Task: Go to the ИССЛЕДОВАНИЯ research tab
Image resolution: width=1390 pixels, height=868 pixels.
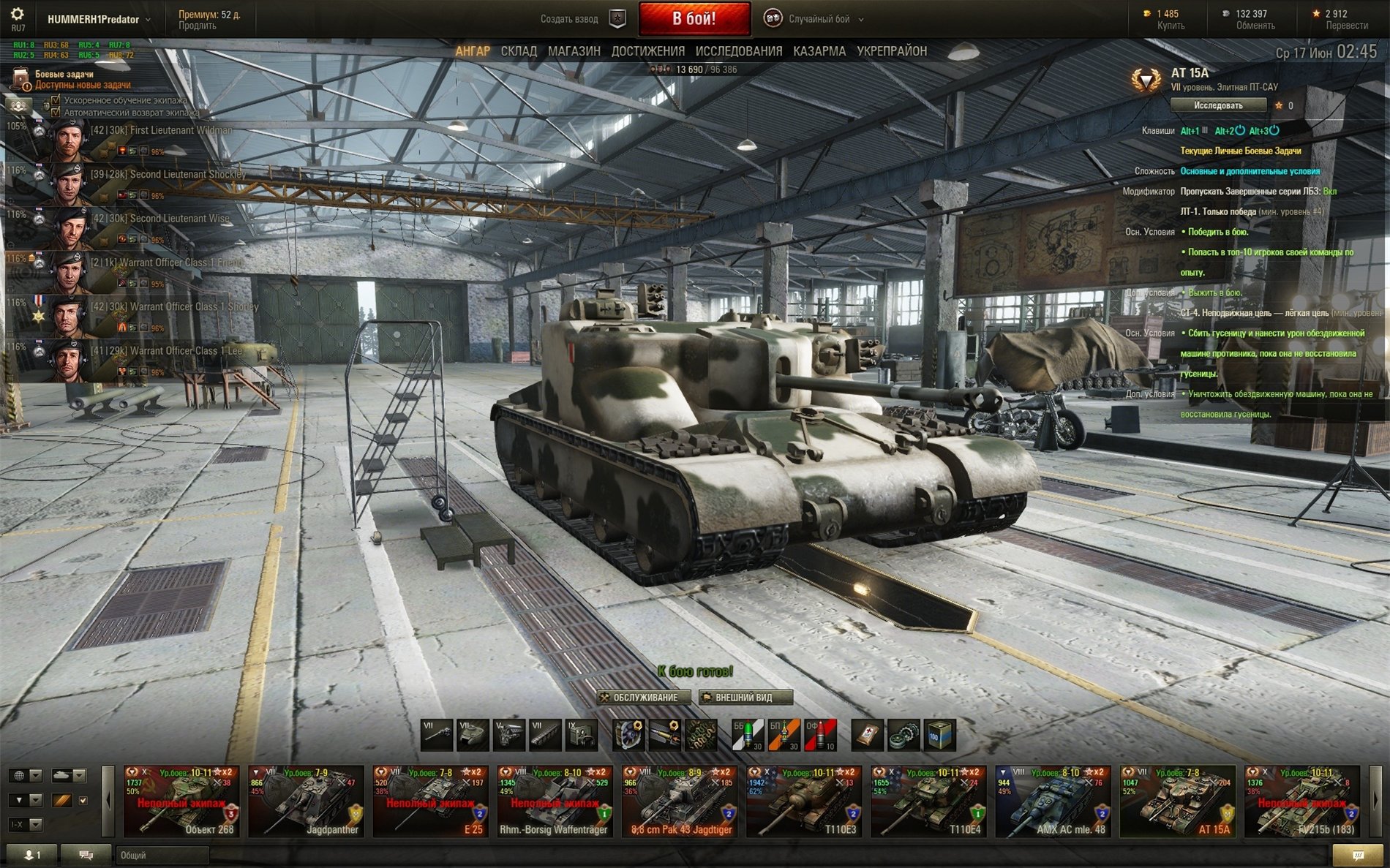Action: tap(738, 51)
